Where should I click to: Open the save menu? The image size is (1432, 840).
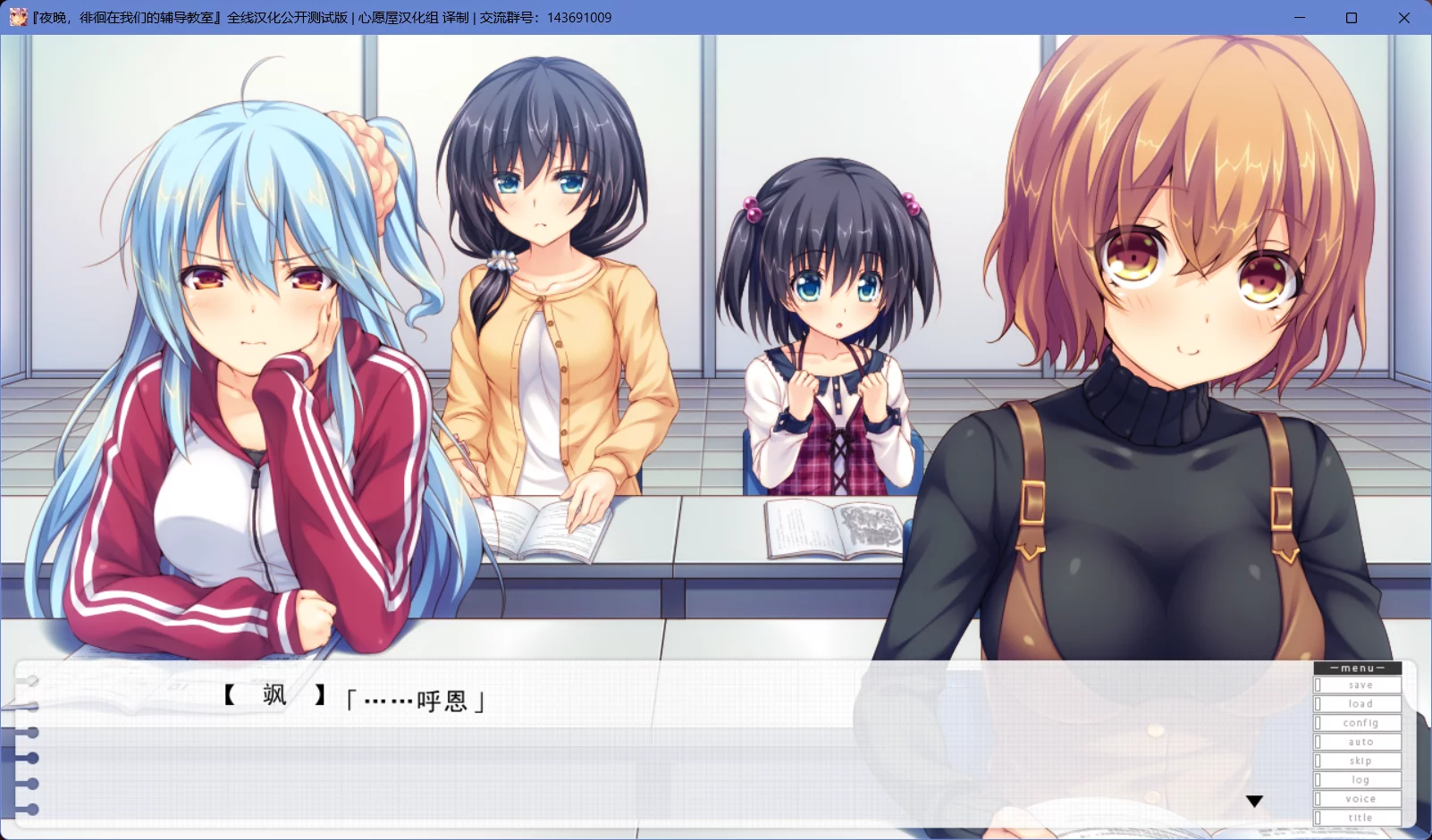pos(1359,685)
